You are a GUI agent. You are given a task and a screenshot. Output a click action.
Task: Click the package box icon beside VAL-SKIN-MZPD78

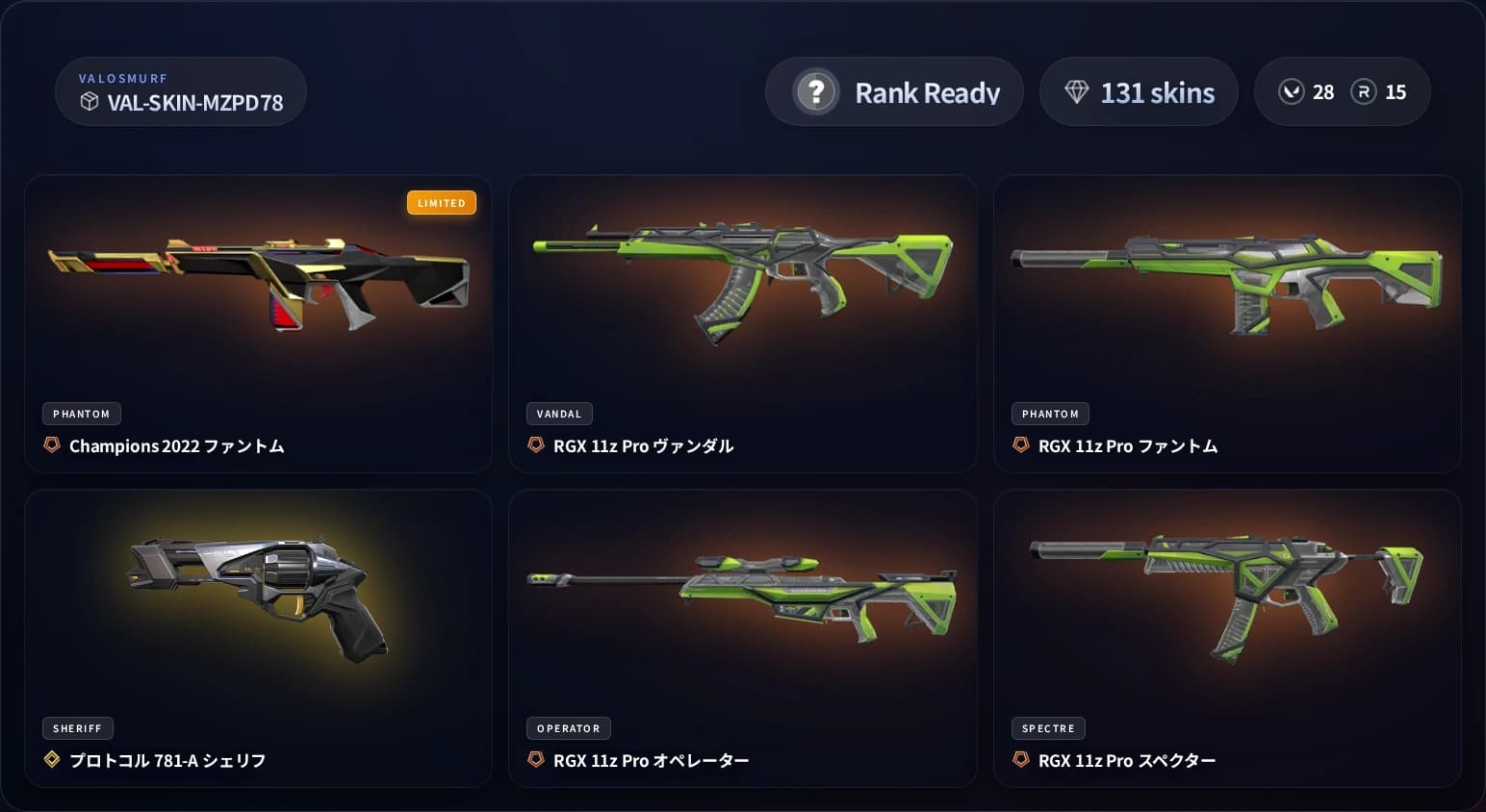(90, 103)
